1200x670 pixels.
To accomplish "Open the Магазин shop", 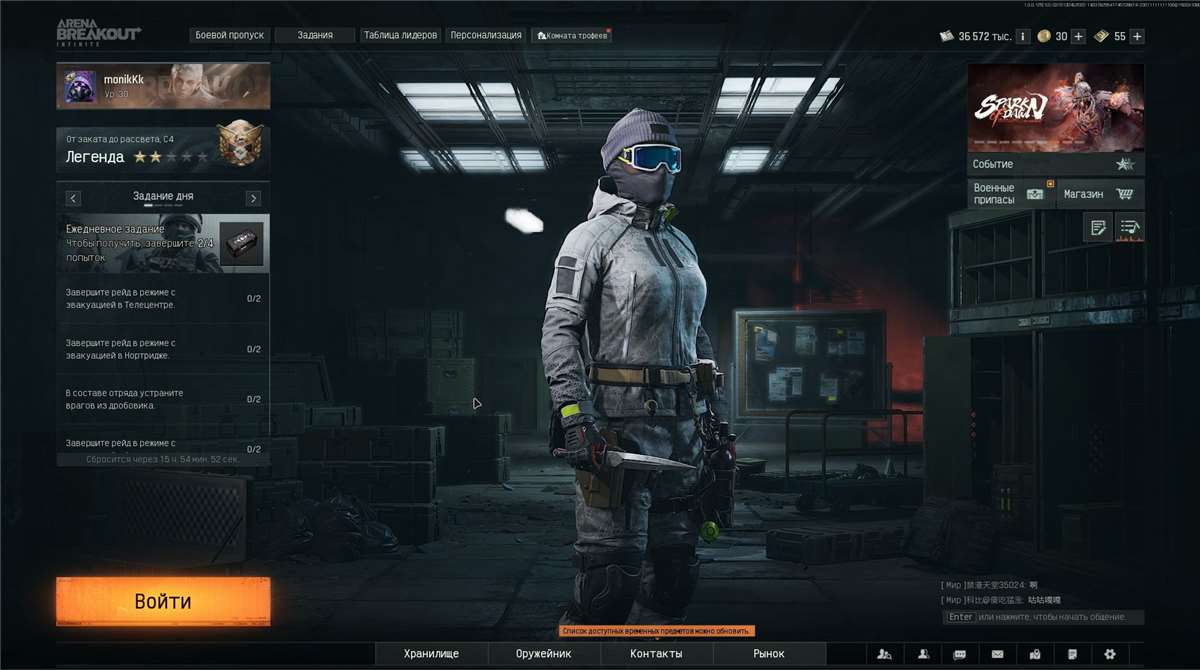I will tap(1098, 194).
